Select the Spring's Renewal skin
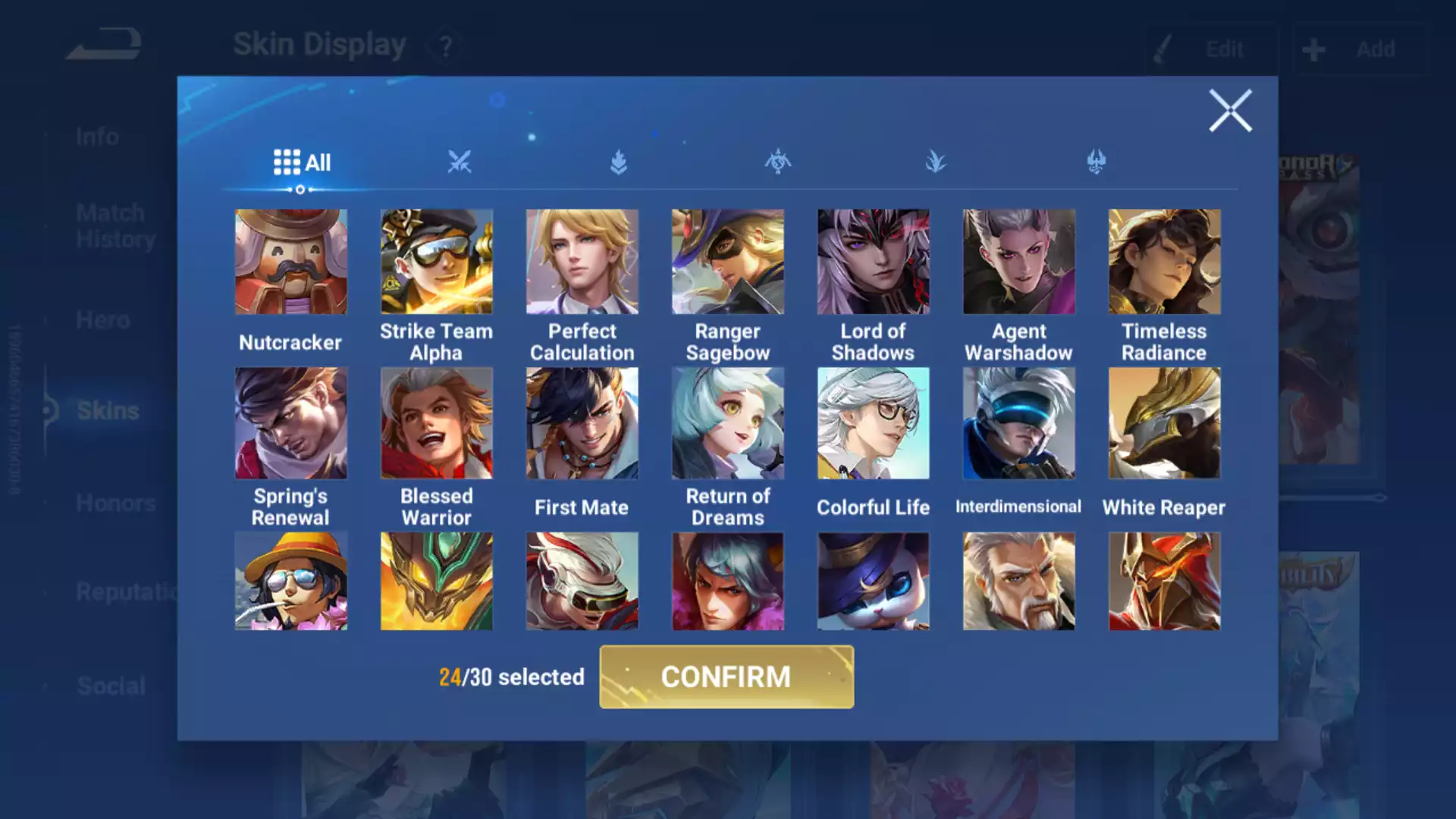This screenshot has width=1456, height=819. click(x=291, y=423)
